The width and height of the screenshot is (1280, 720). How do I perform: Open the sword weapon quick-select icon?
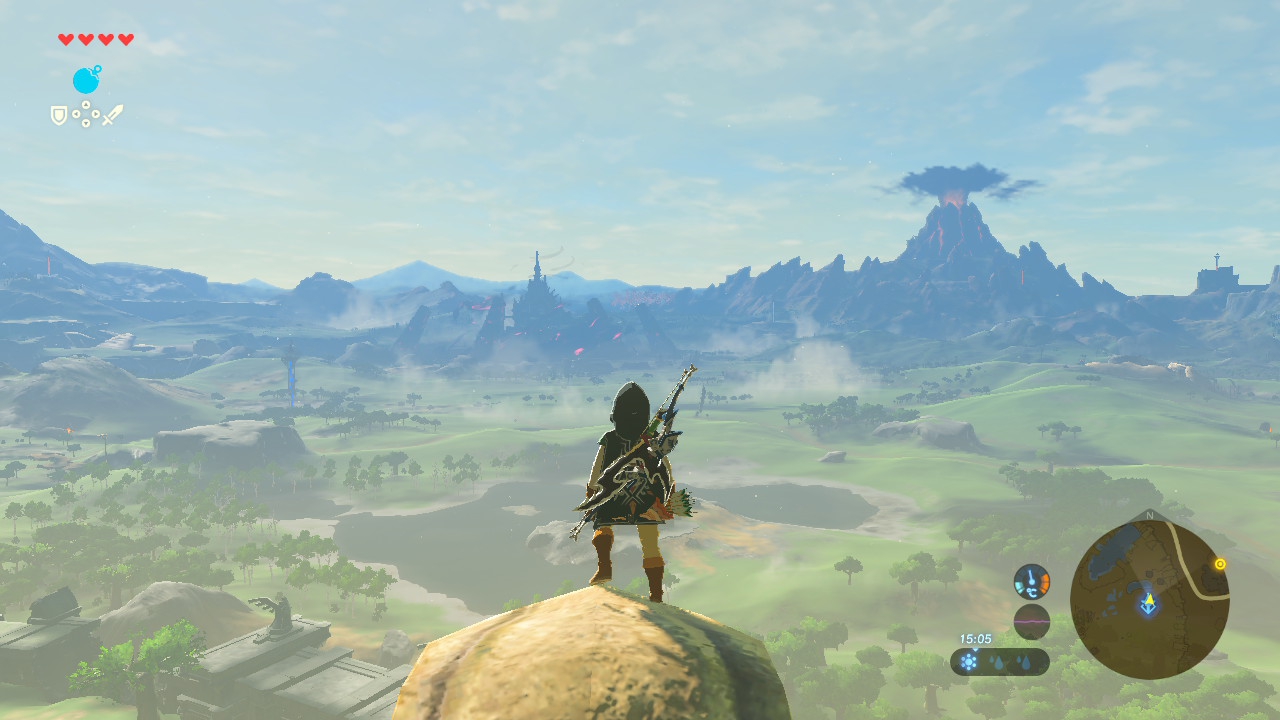[112, 114]
